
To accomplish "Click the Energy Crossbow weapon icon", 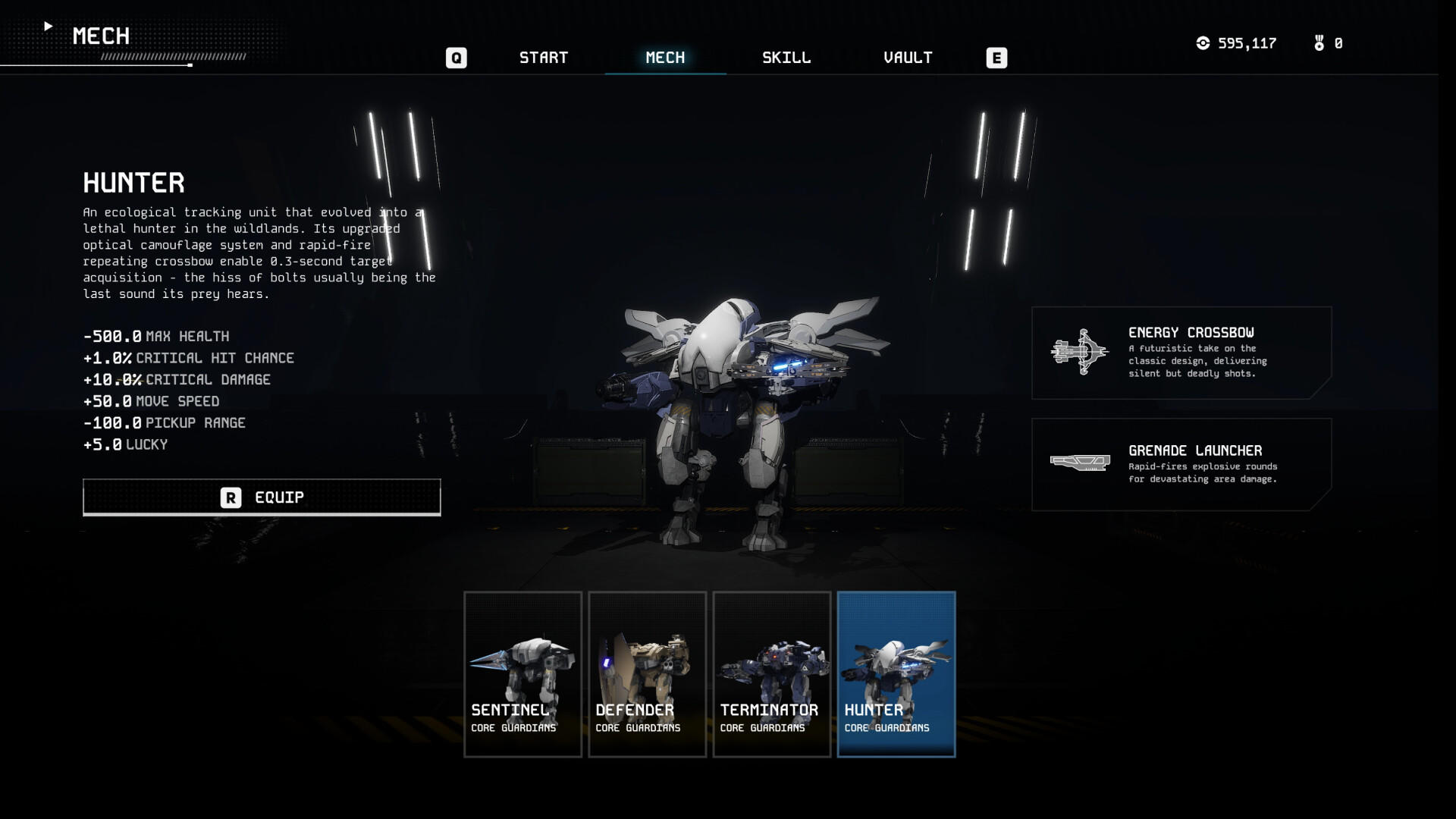I will pos(1080,351).
